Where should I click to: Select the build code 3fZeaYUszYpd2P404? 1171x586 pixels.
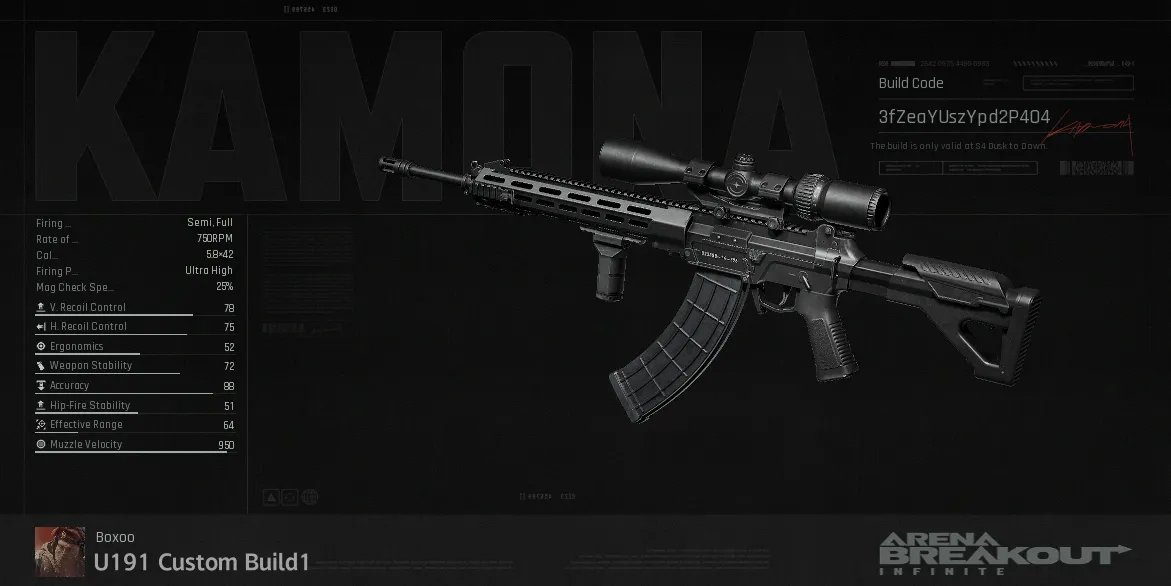pyautogui.click(x=964, y=118)
